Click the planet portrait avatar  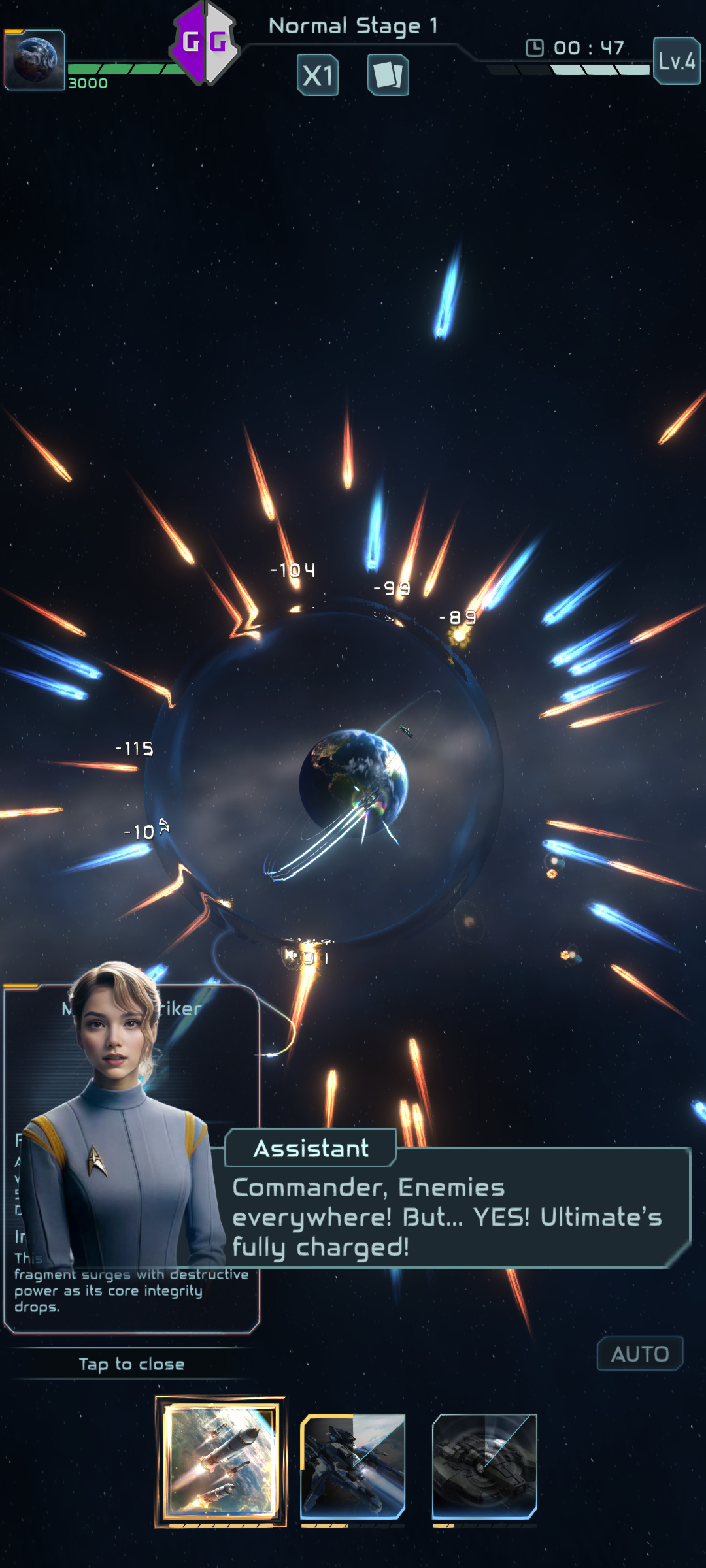point(35,59)
